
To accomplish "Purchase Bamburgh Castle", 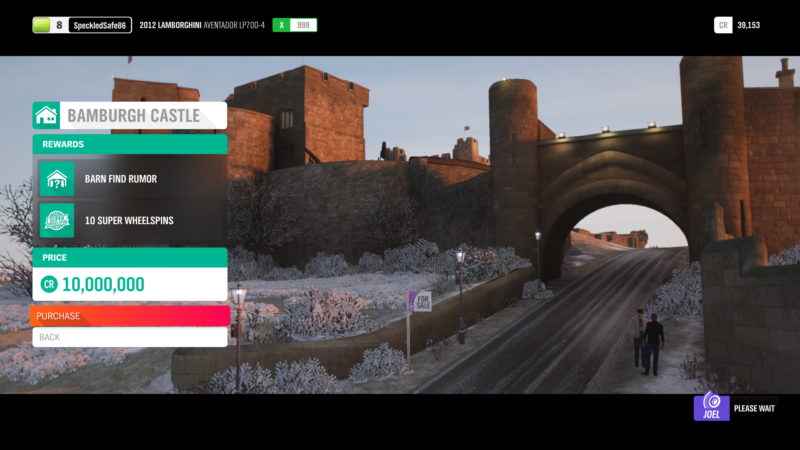I will point(130,316).
